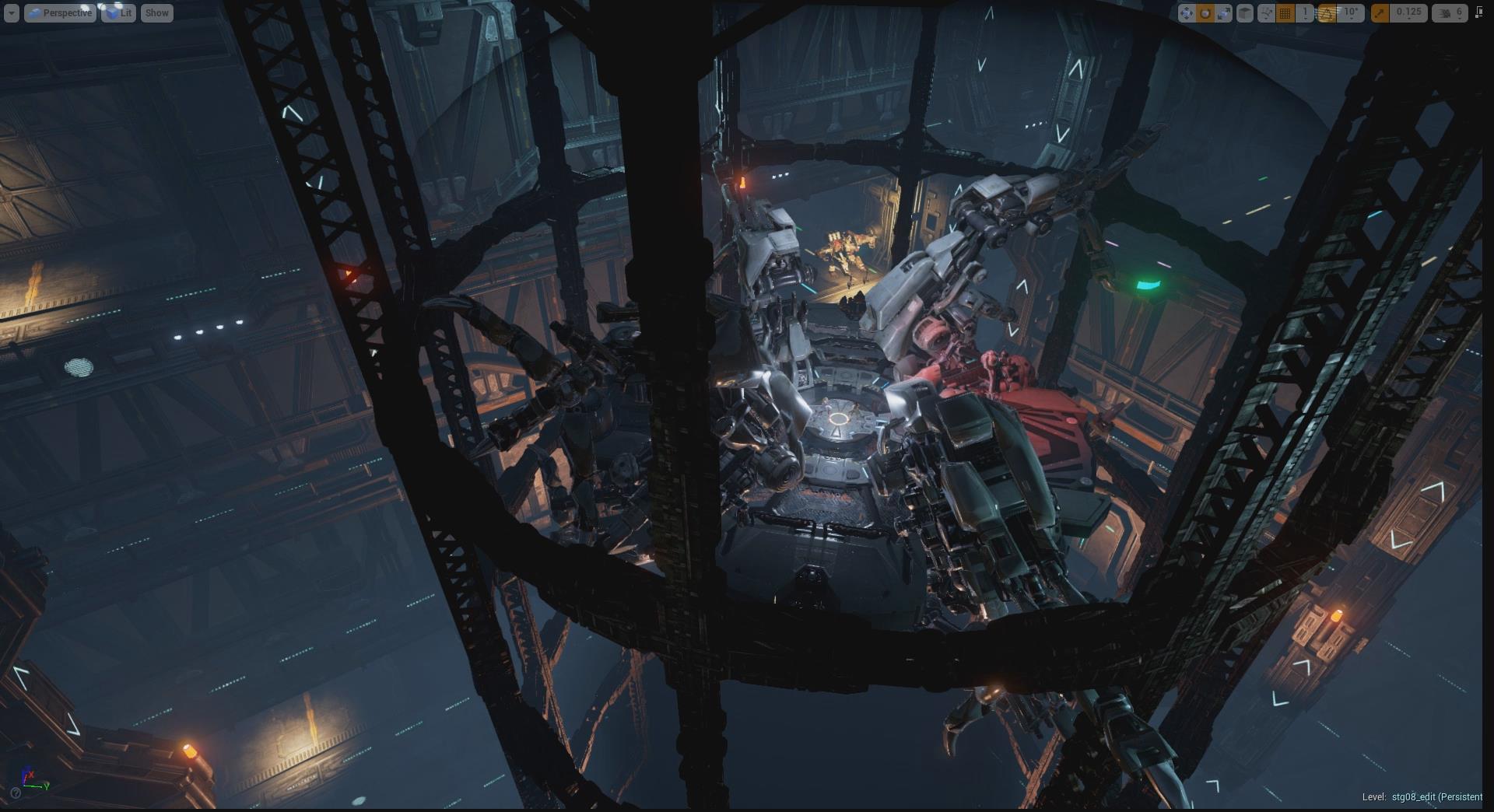Open the viewport options dropdown arrow

click(x=11, y=13)
